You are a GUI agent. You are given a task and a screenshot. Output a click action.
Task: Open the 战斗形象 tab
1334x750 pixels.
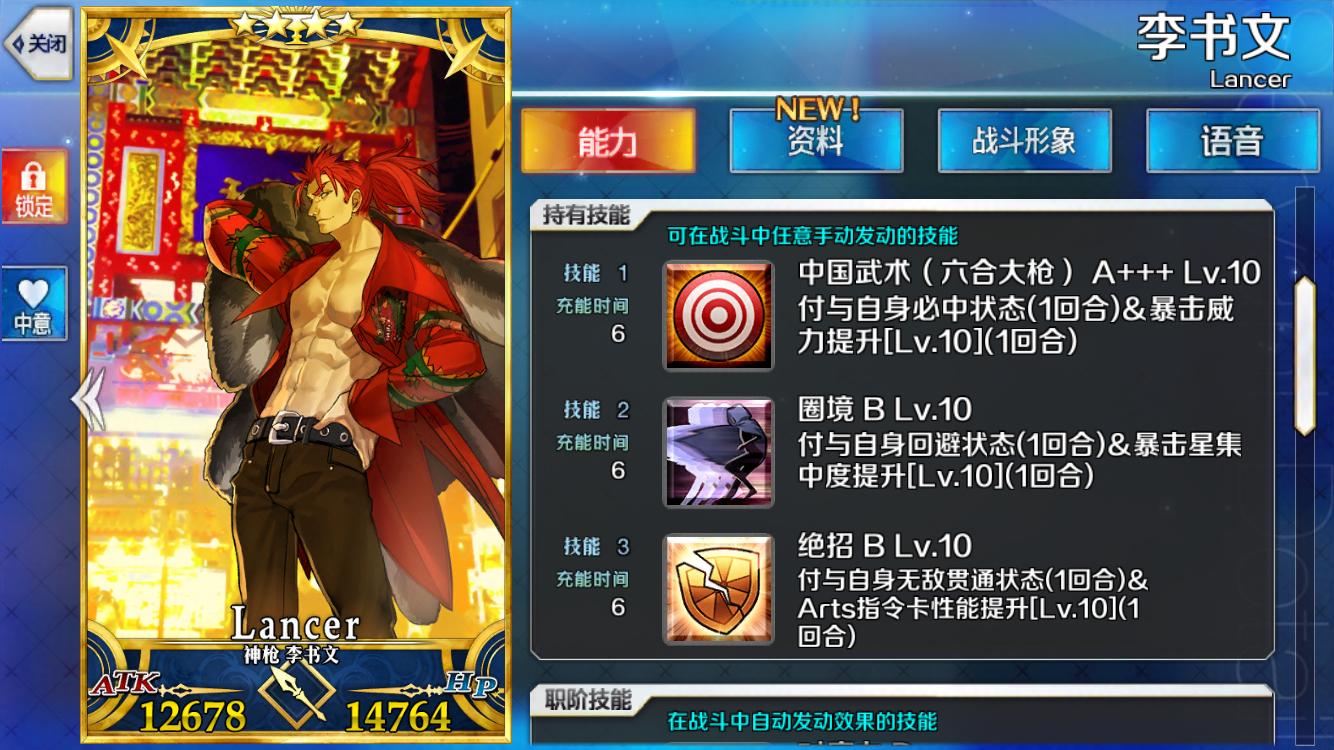click(1025, 142)
